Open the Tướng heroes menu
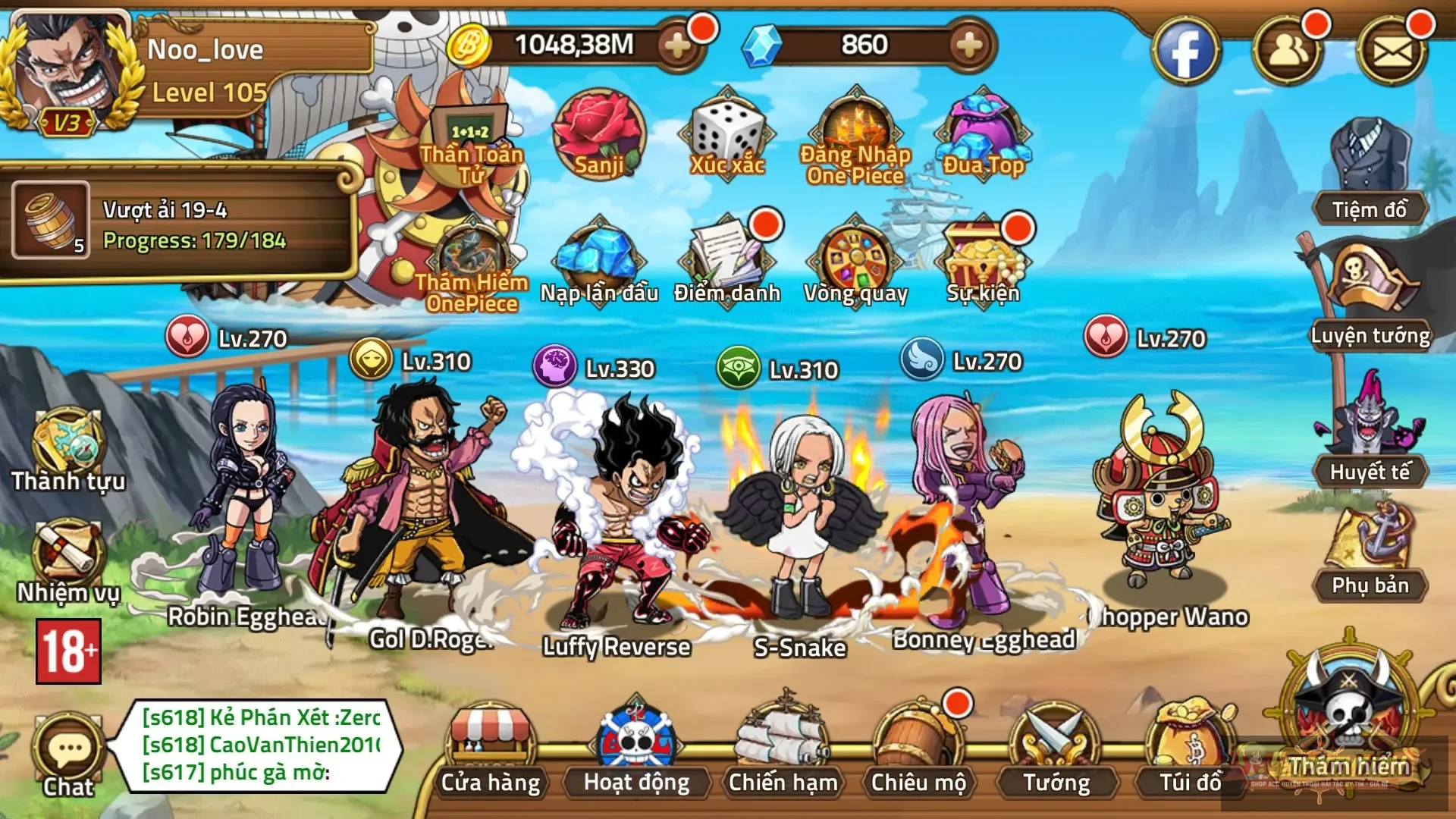This screenshot has height=819, width=1456. [x=1056, y=751]
